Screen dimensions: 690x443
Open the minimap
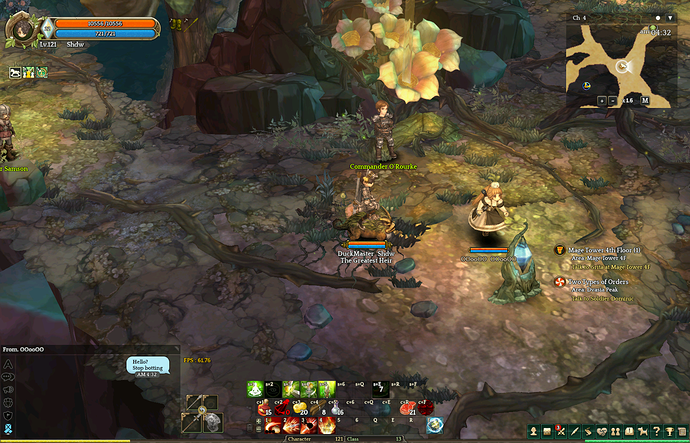point(620,59)
